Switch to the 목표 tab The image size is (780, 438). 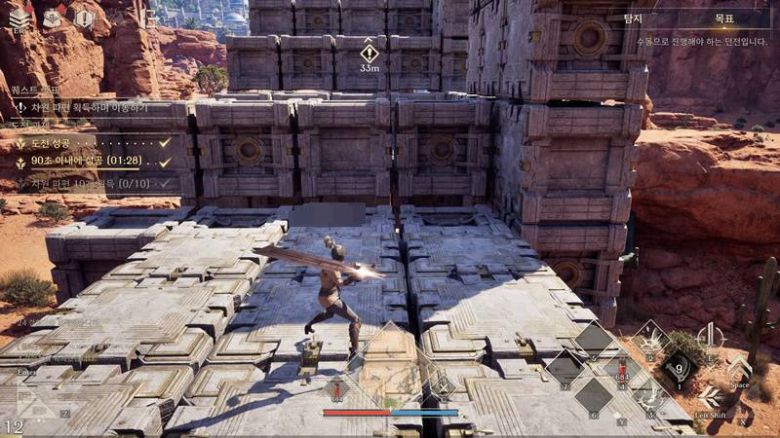click(725, 18)
